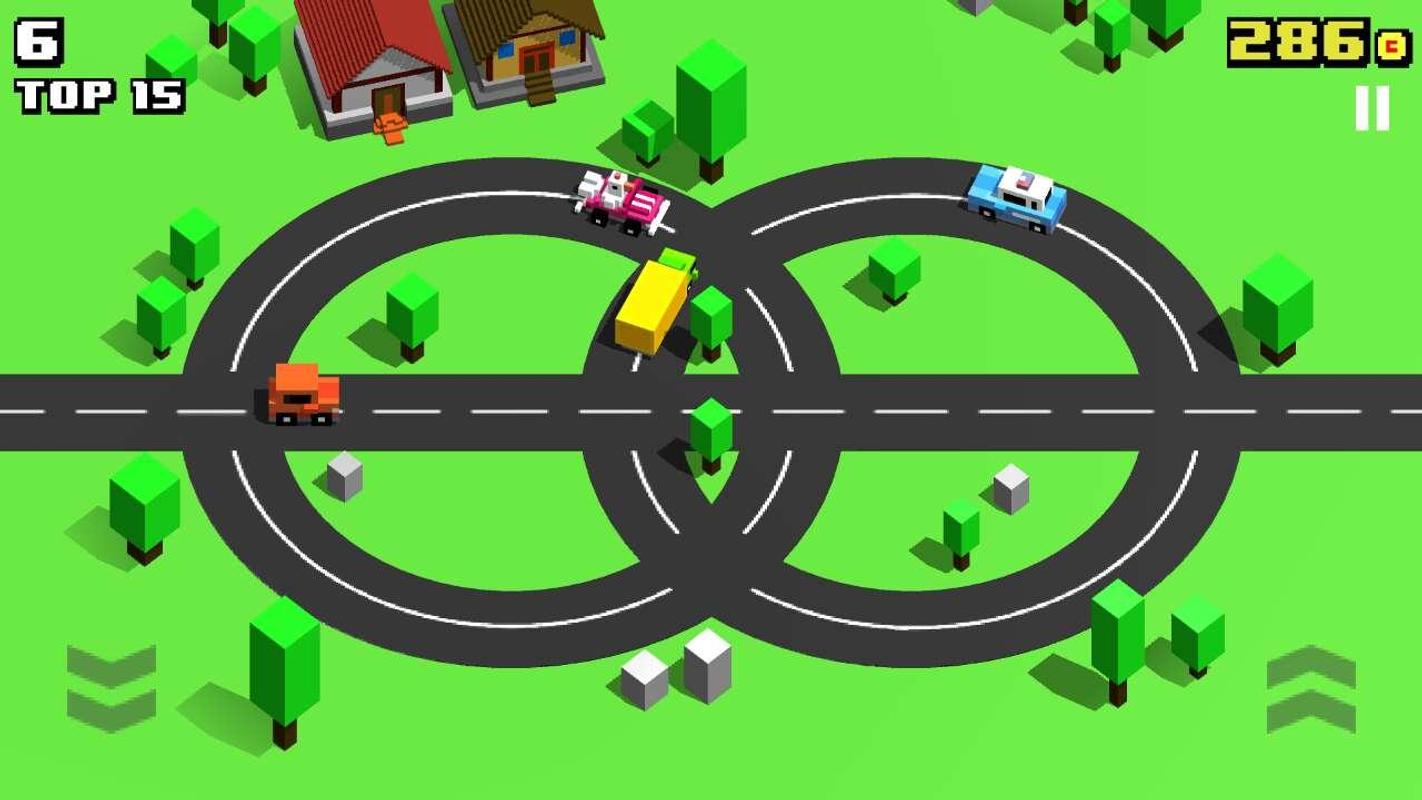Tap the up chevron speed-up control
1422x800 pixels.
coord(1311,688)
